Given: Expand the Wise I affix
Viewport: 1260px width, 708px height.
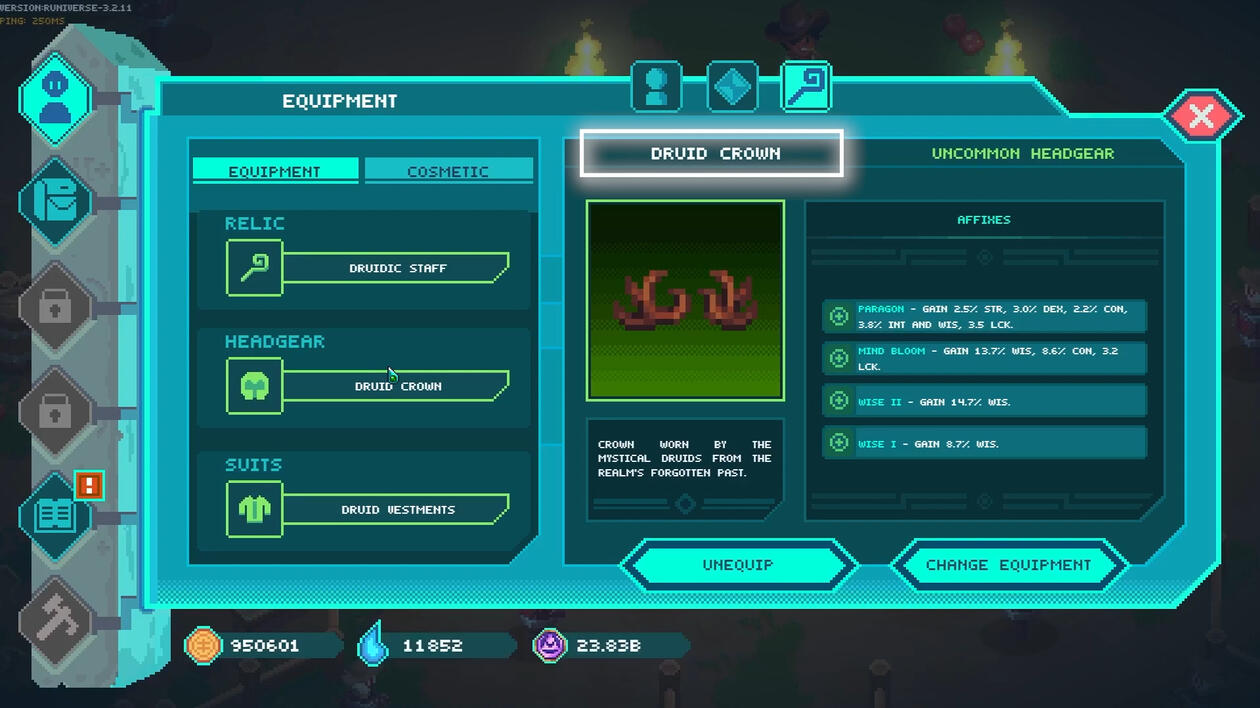Looking at the screenshot, I should point(839,443).
